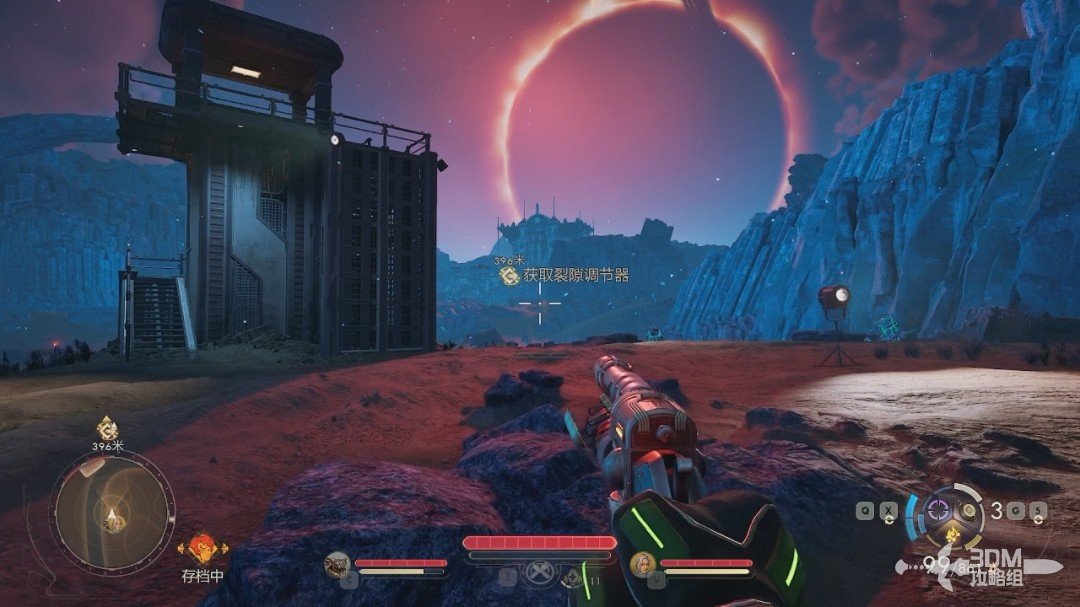Click the 存档中 saving indicator icon
The height and width of the screenshot is (607, 1080).
tap(203, 548)
